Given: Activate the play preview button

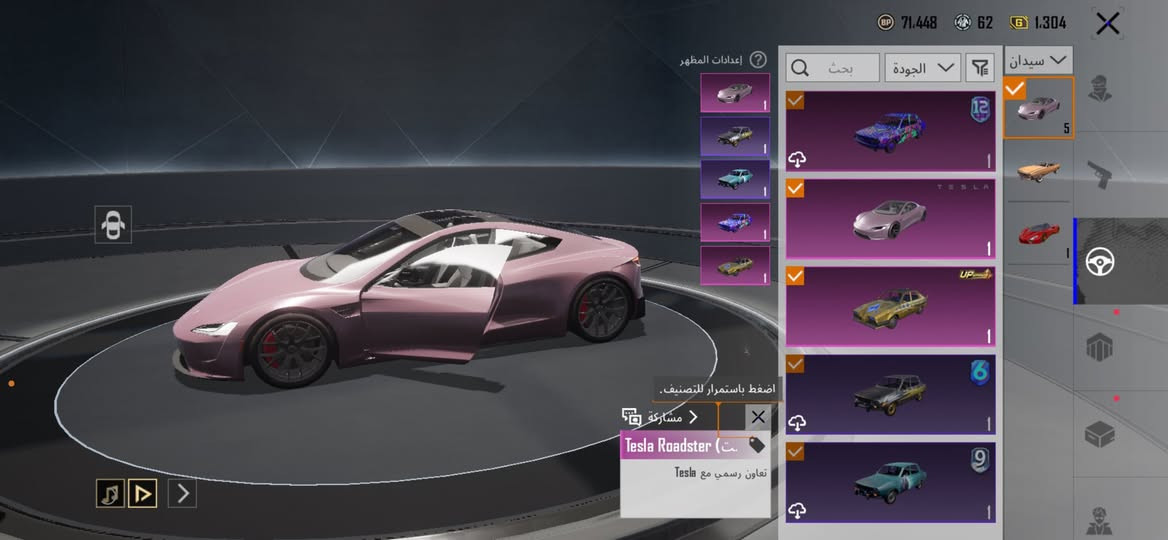Looking at the screenshot, I should (143, 492).
